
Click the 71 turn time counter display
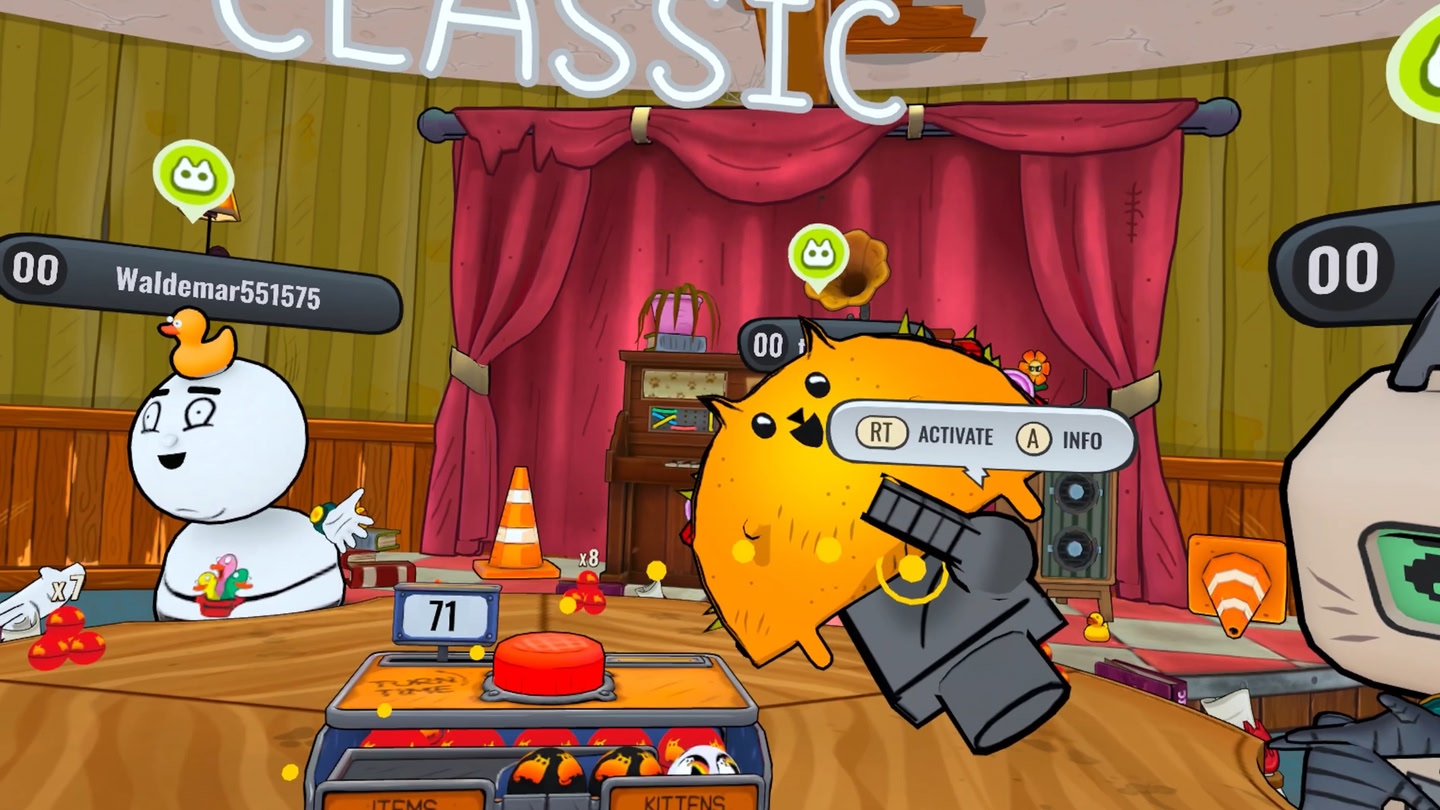(443, 615)
